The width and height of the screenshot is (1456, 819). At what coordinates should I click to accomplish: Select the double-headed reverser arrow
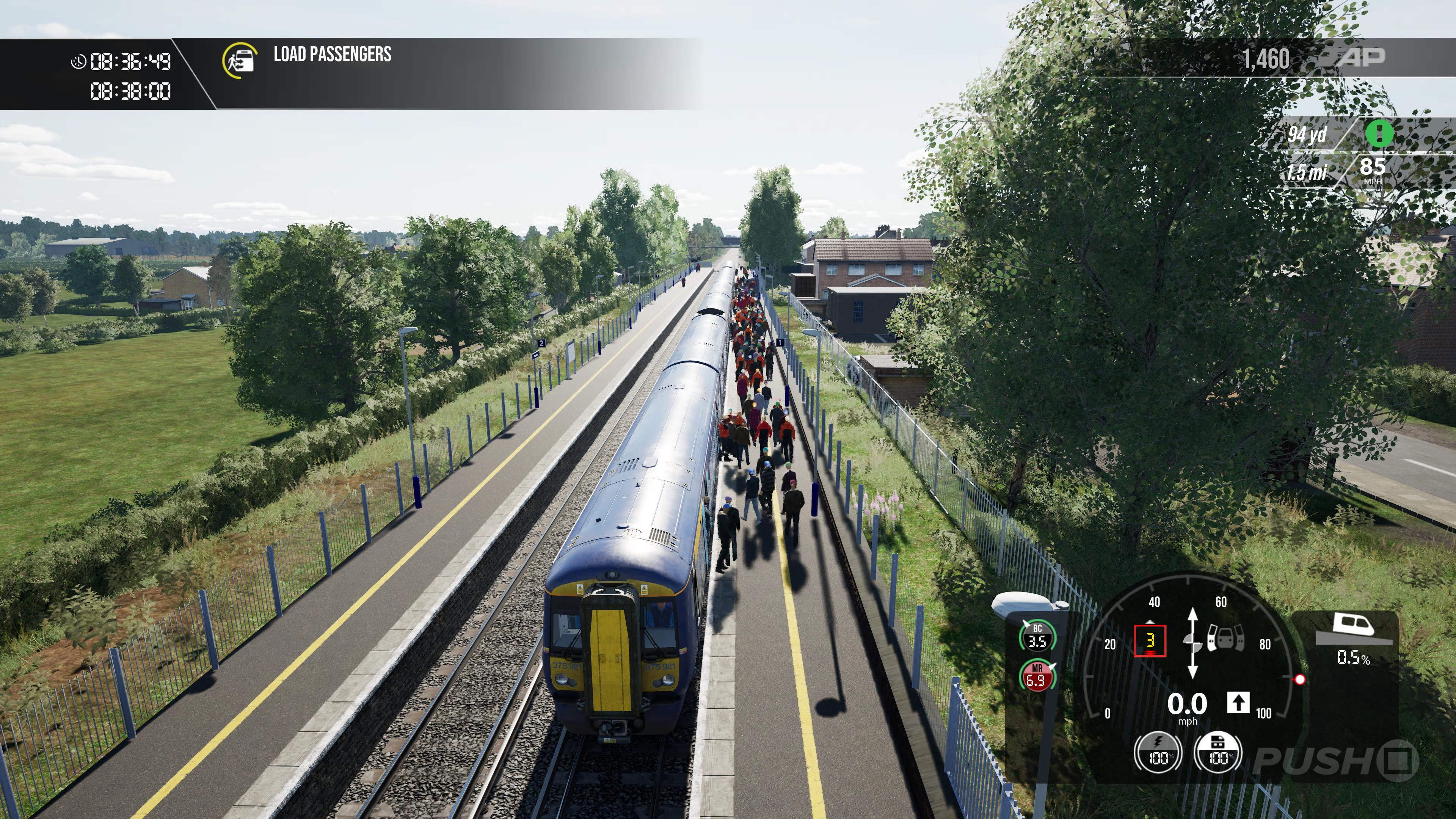[1192, 643]
